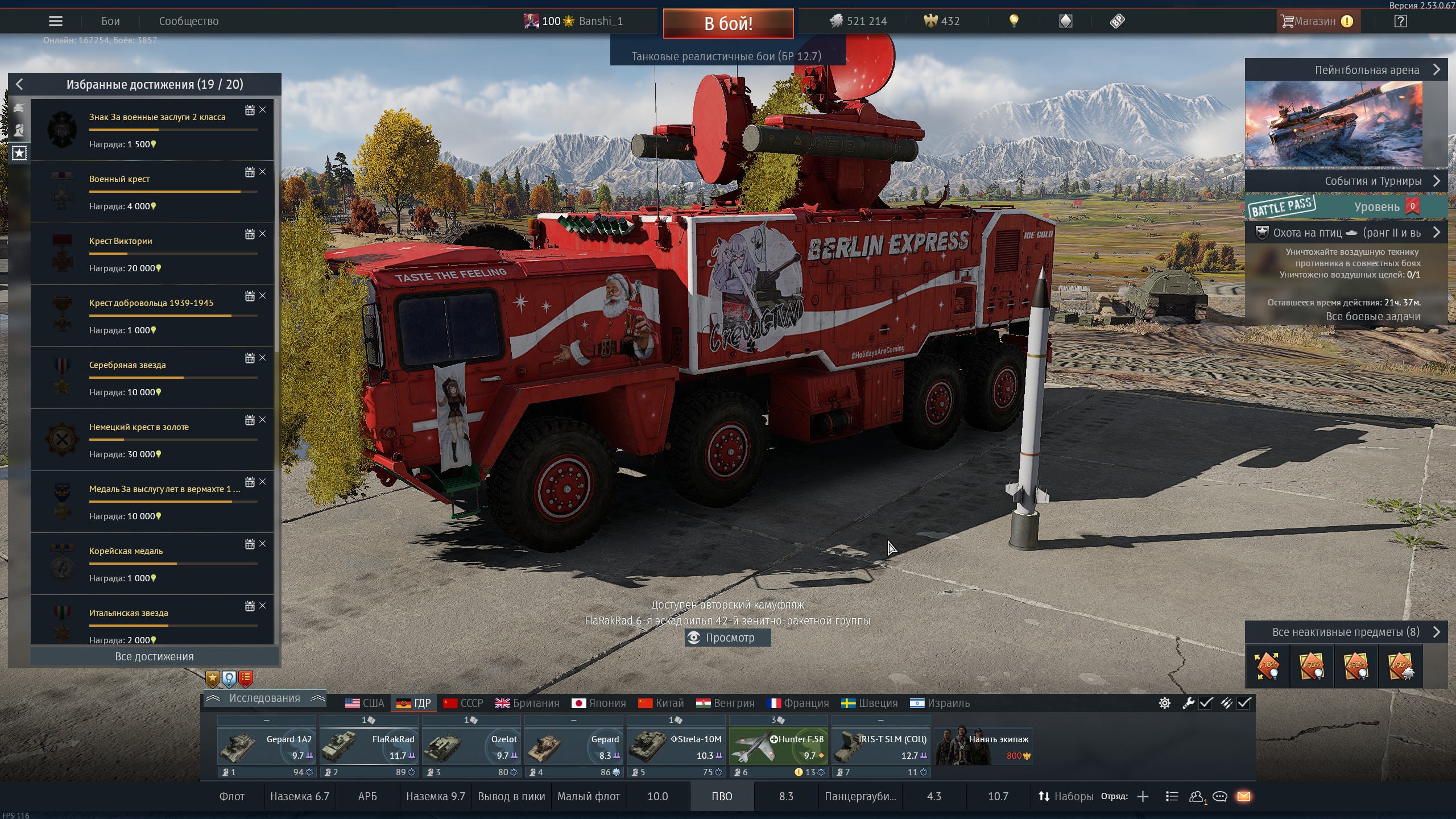The image size is (1456, 819).
Task: Collapse the favorite achievements panel with the back arrow
Action: [x=19, y=85]
